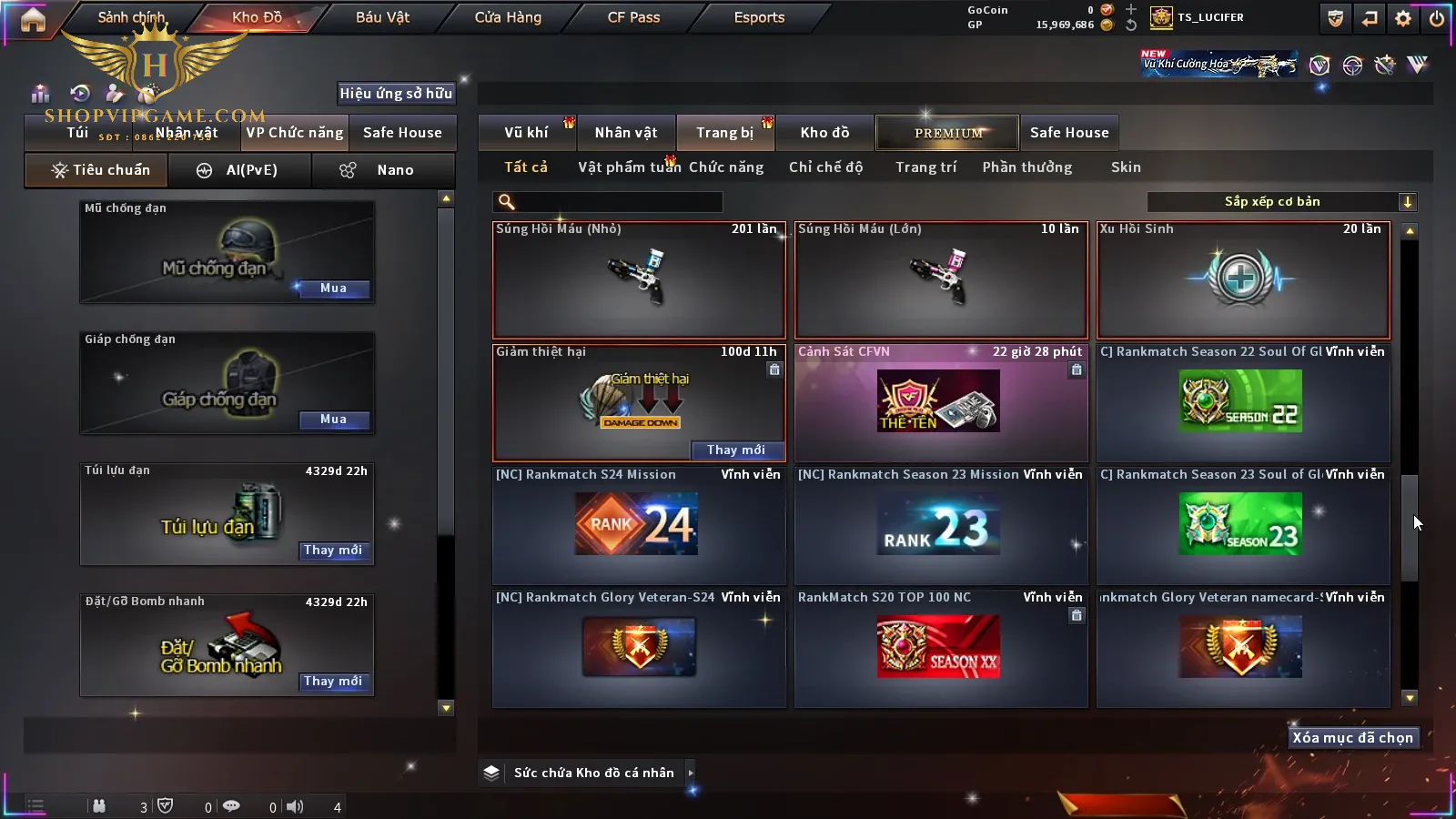Switch to the Vũ khí tab
The image size is (1456, 819).
[x=526, y=133]
